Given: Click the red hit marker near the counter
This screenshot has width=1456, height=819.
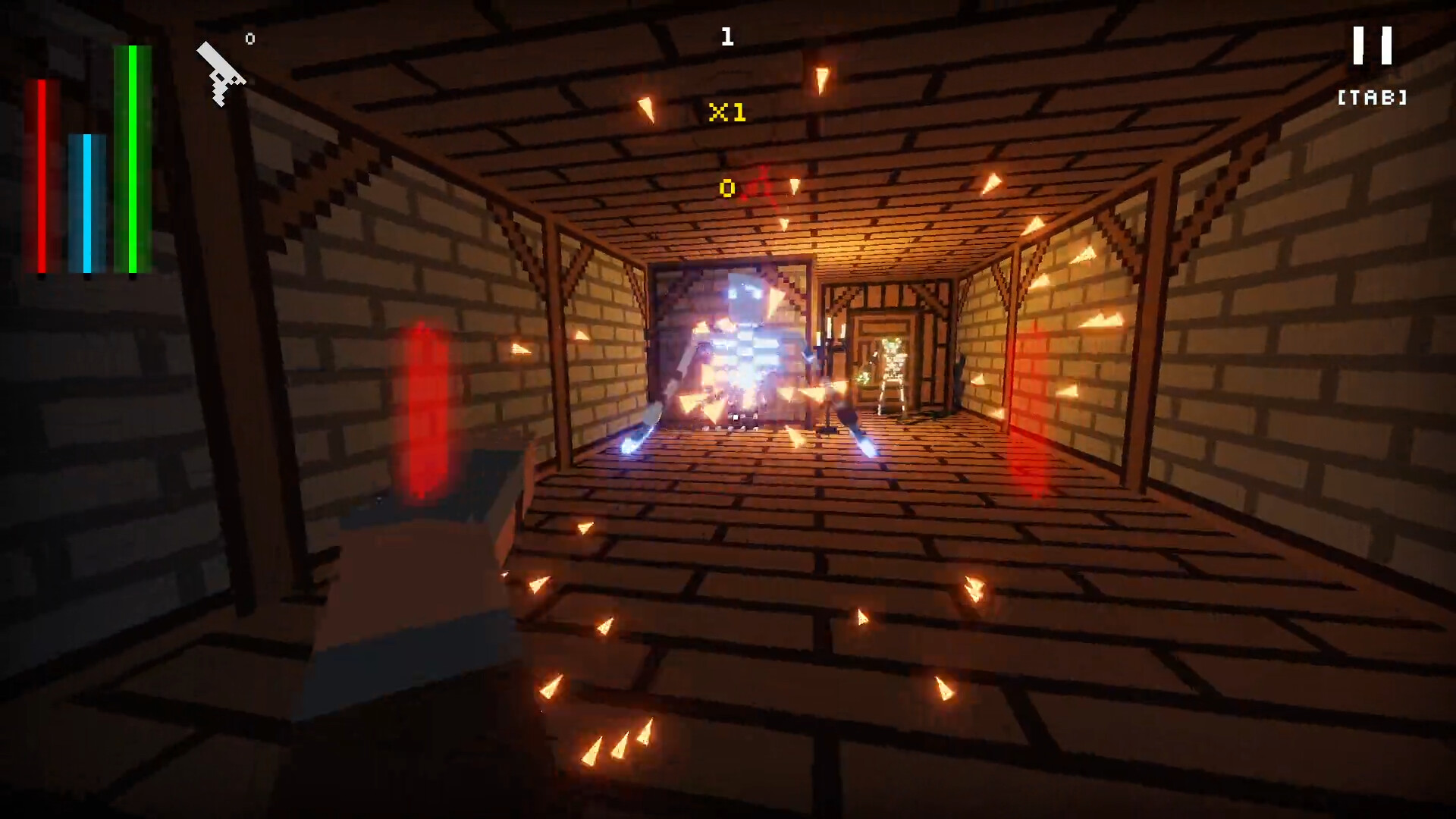Looking at the screenshot, I should tap(762, 186).
